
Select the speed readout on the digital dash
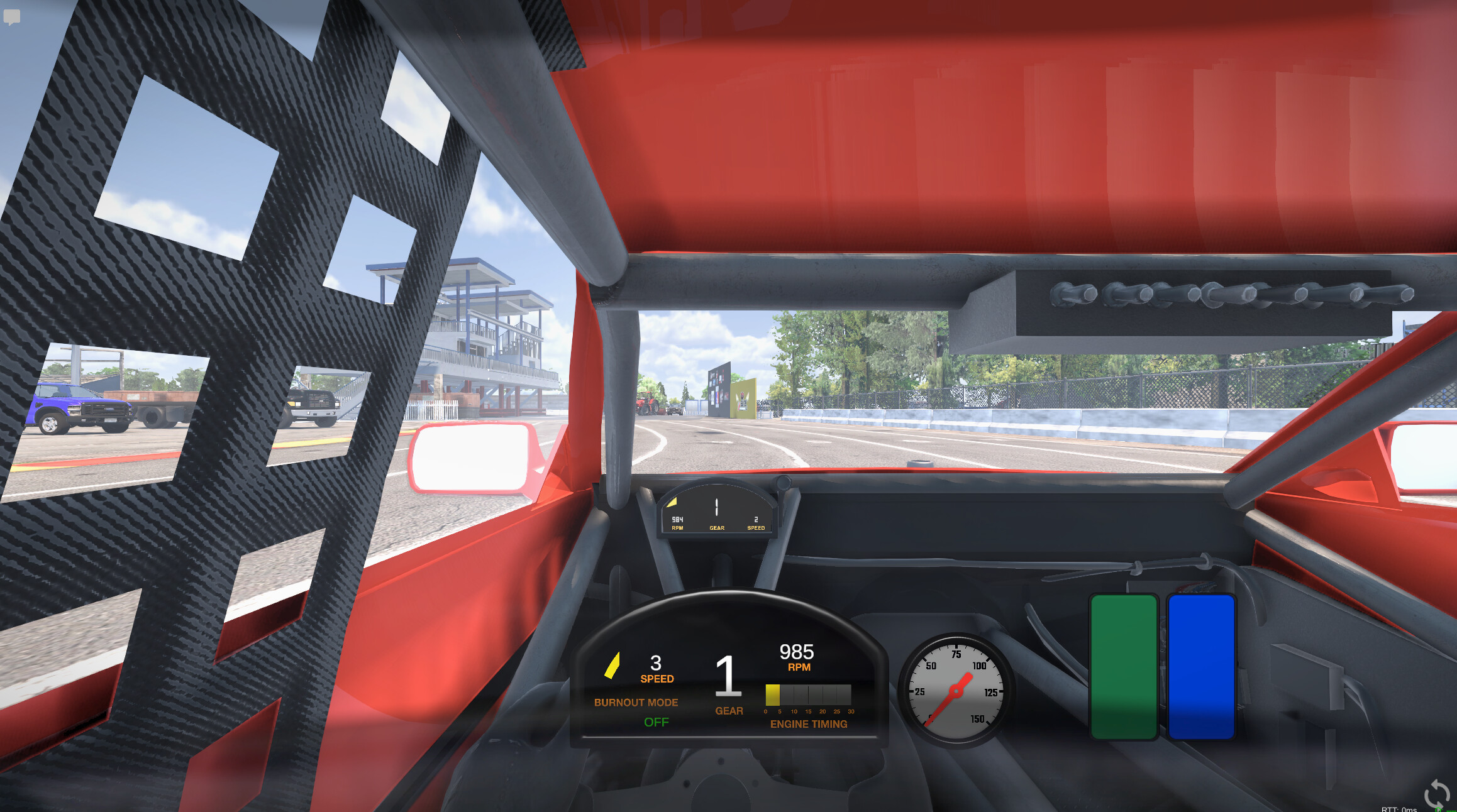(656, 662)
